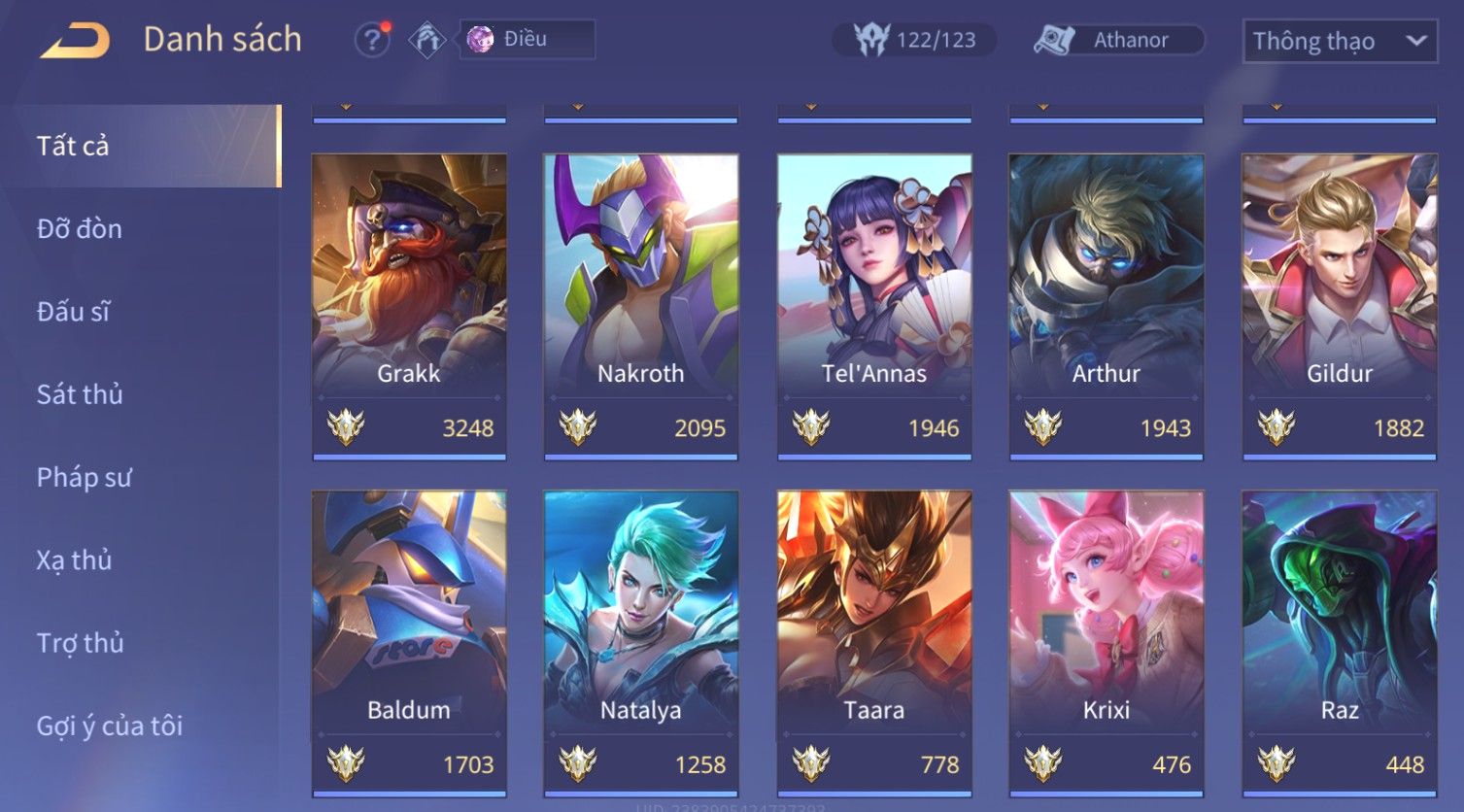The width and height of the screenshot is (1464, 812).
Task: Go back using the arrow button
Action: pos(76,41)
